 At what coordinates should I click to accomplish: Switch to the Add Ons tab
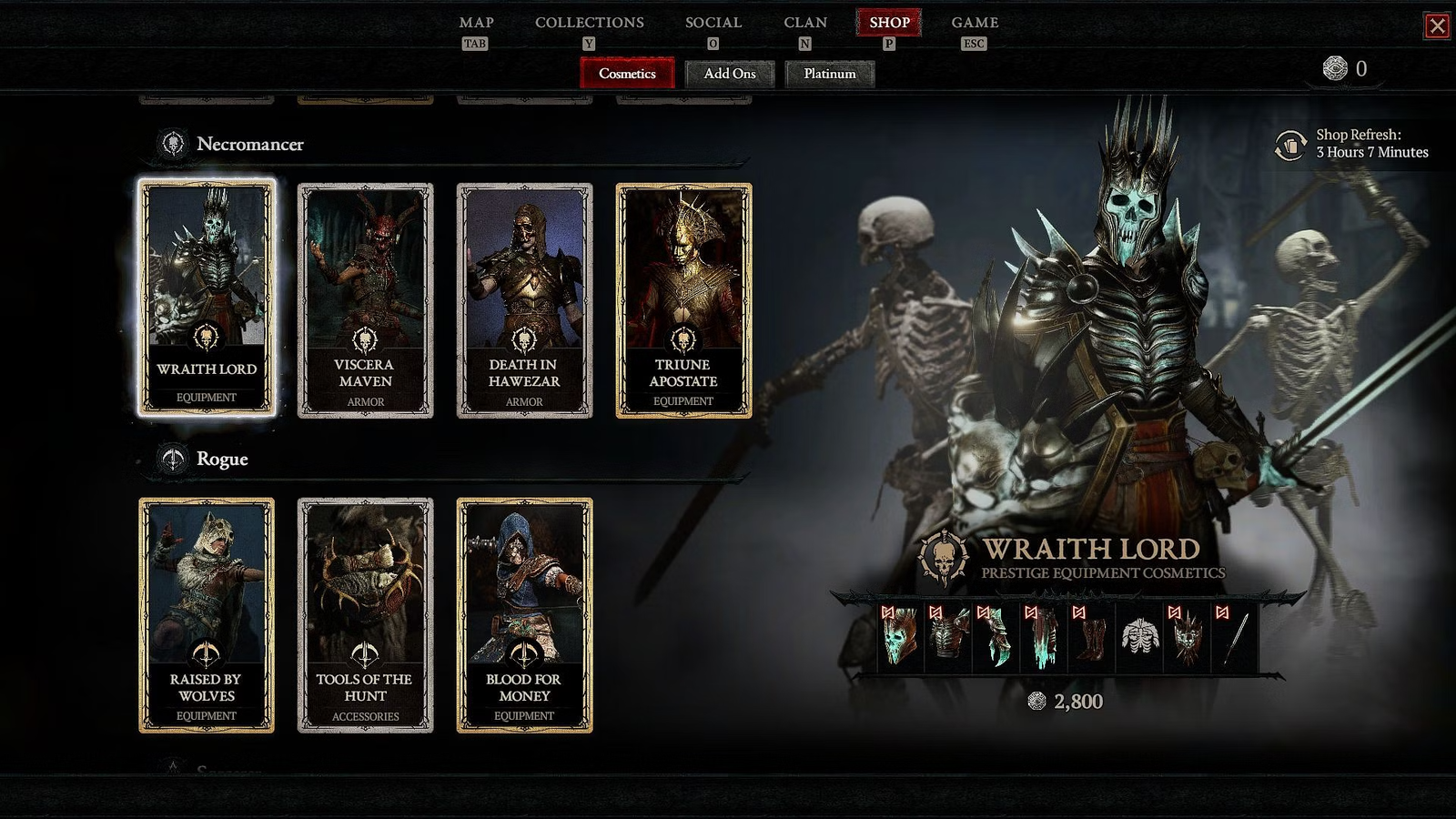[730, 74]
